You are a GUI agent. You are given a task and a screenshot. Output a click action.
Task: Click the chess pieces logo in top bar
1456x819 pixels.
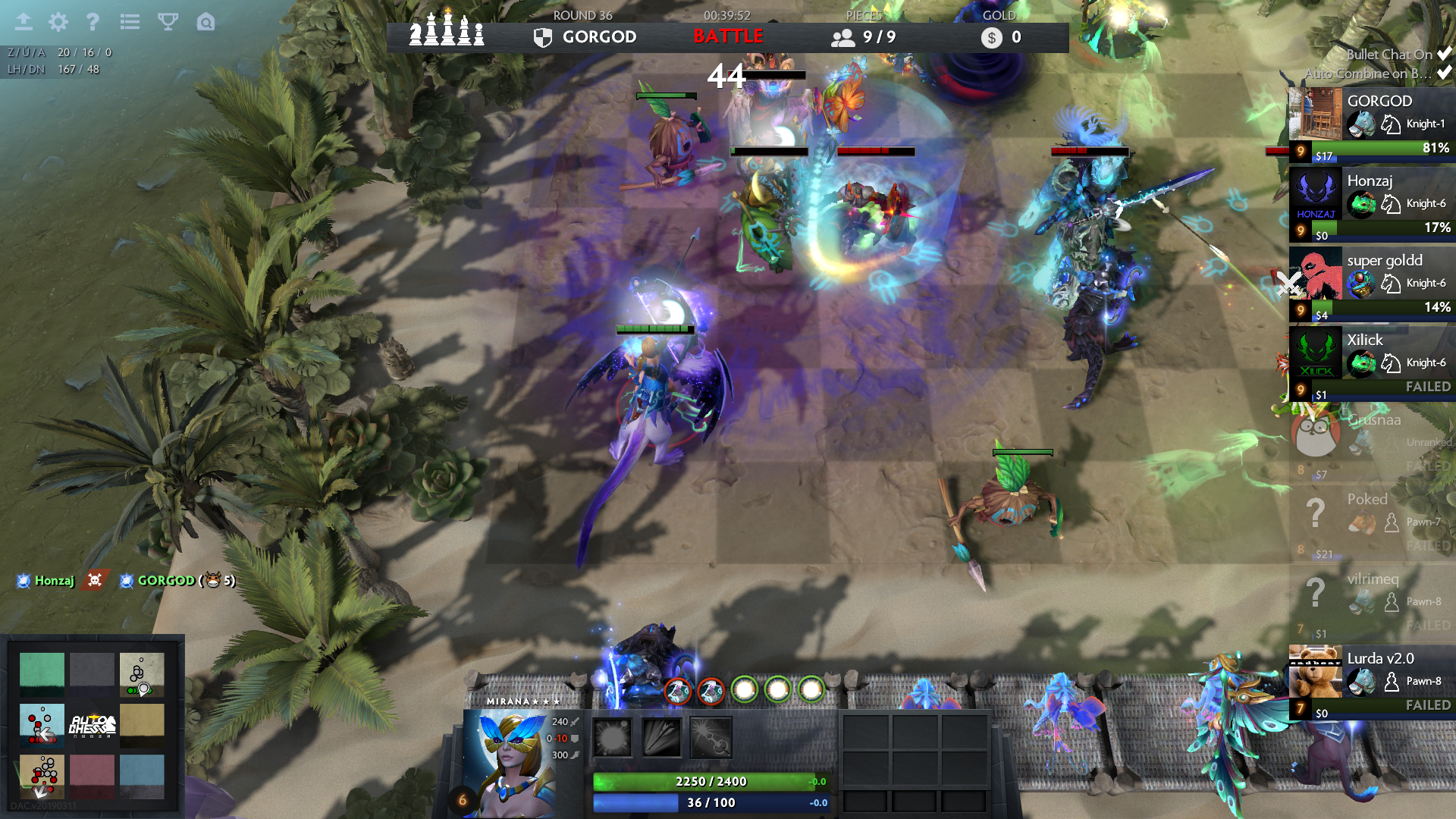tap(447, 32)
